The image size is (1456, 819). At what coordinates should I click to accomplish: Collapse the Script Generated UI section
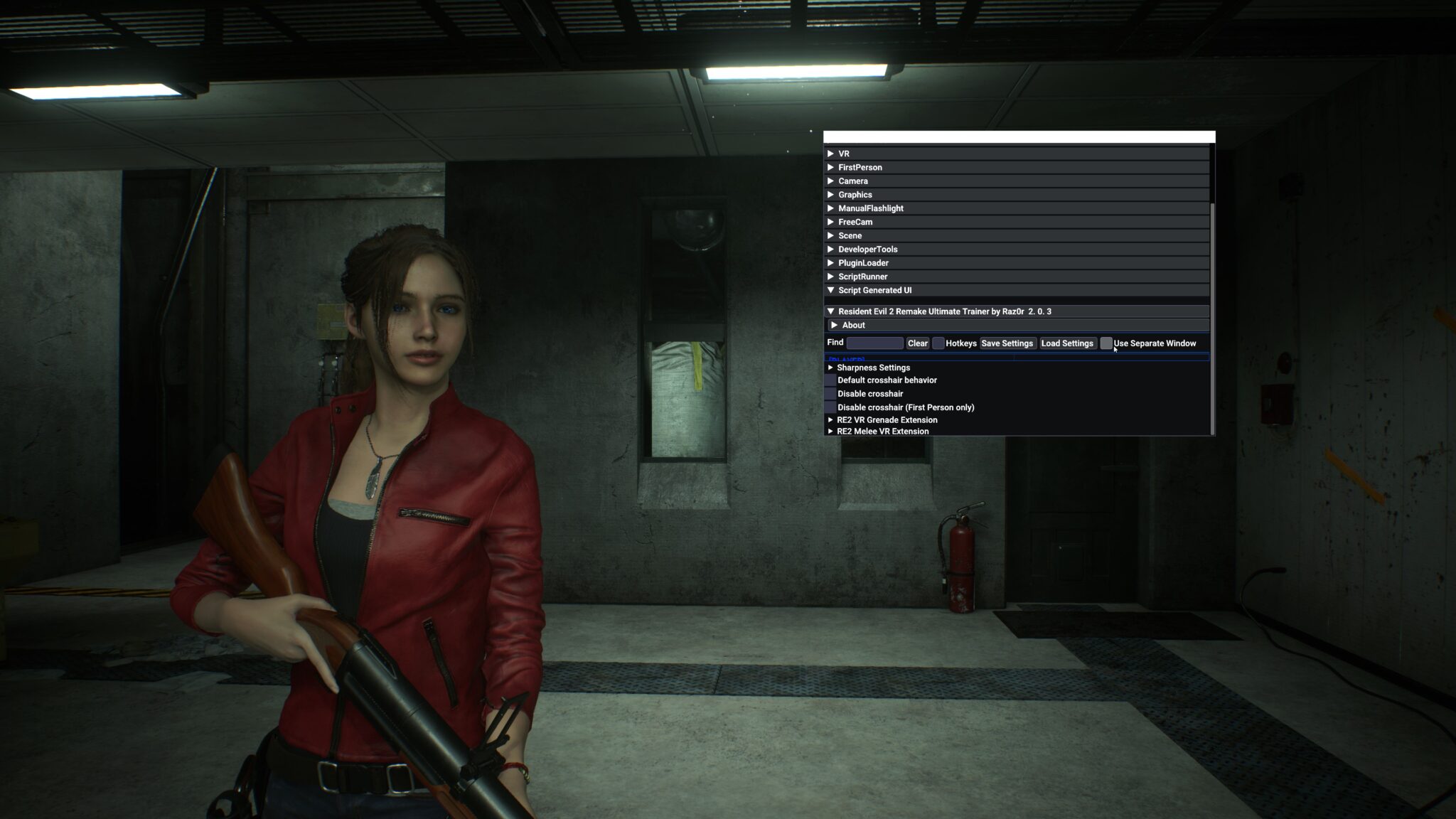(x=874, y=290)
